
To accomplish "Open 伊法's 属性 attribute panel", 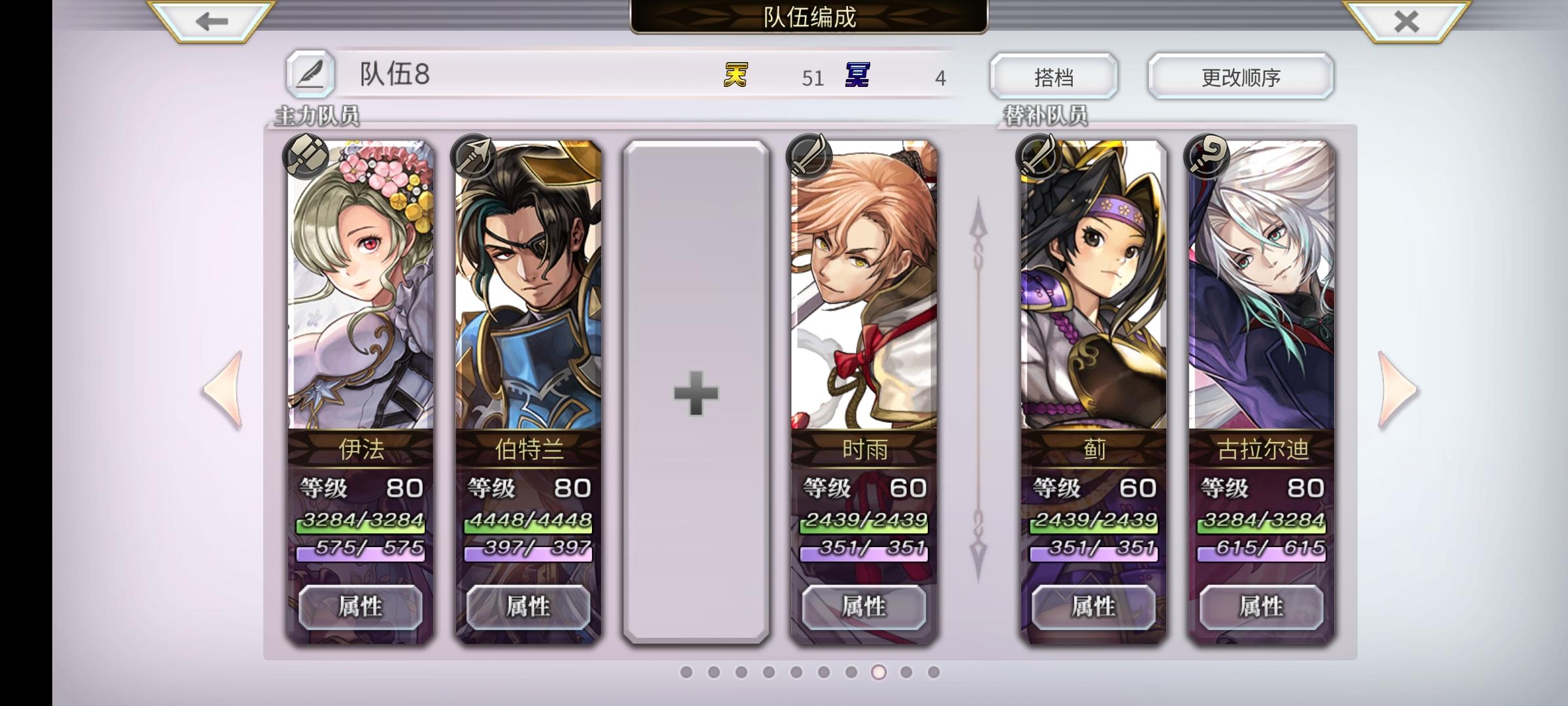I will pos(359,606).
